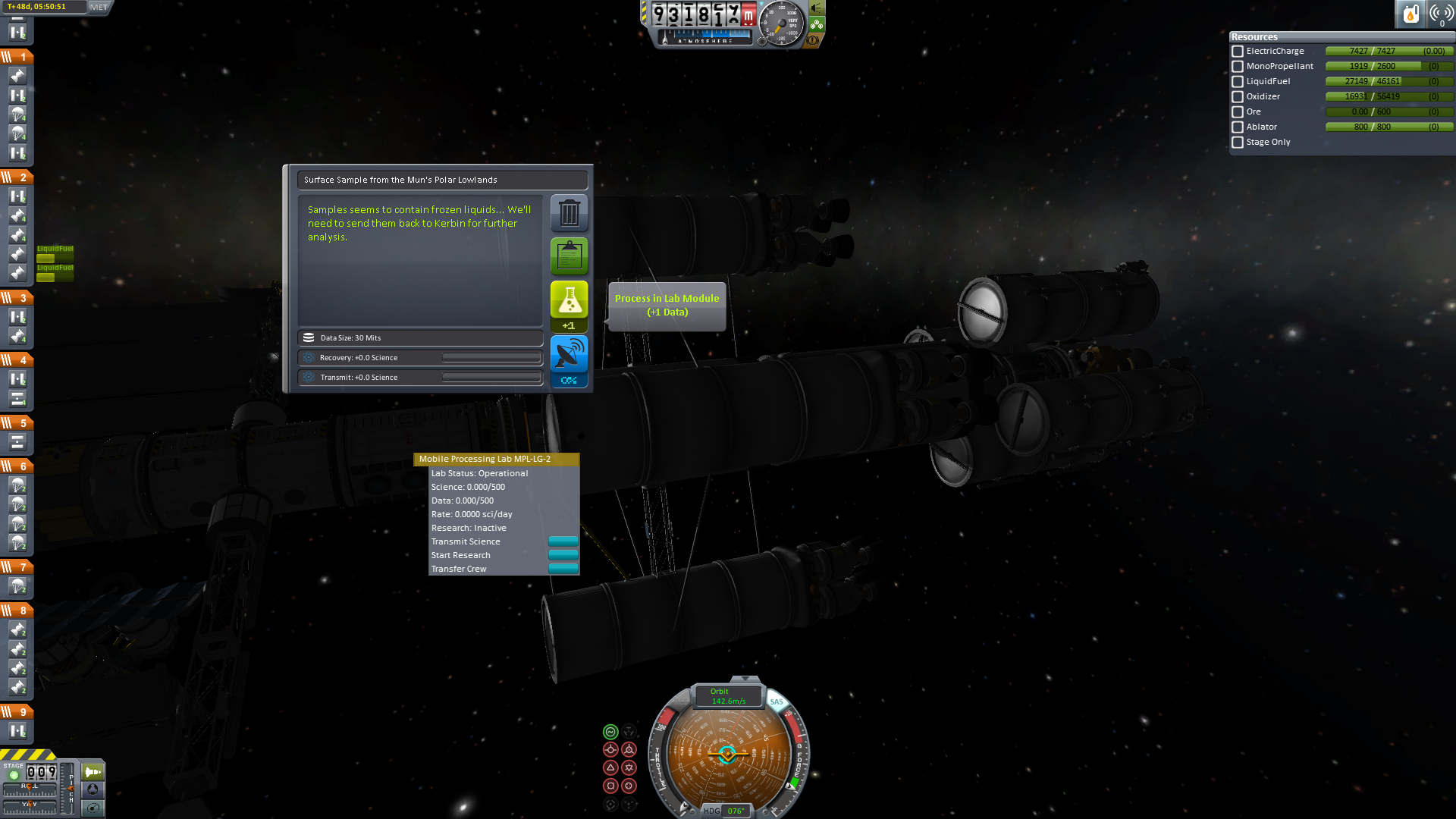Tick the MonoPropellant resource checkbox
This screenshot has width=1456, height=819.
pos(1238,67)
